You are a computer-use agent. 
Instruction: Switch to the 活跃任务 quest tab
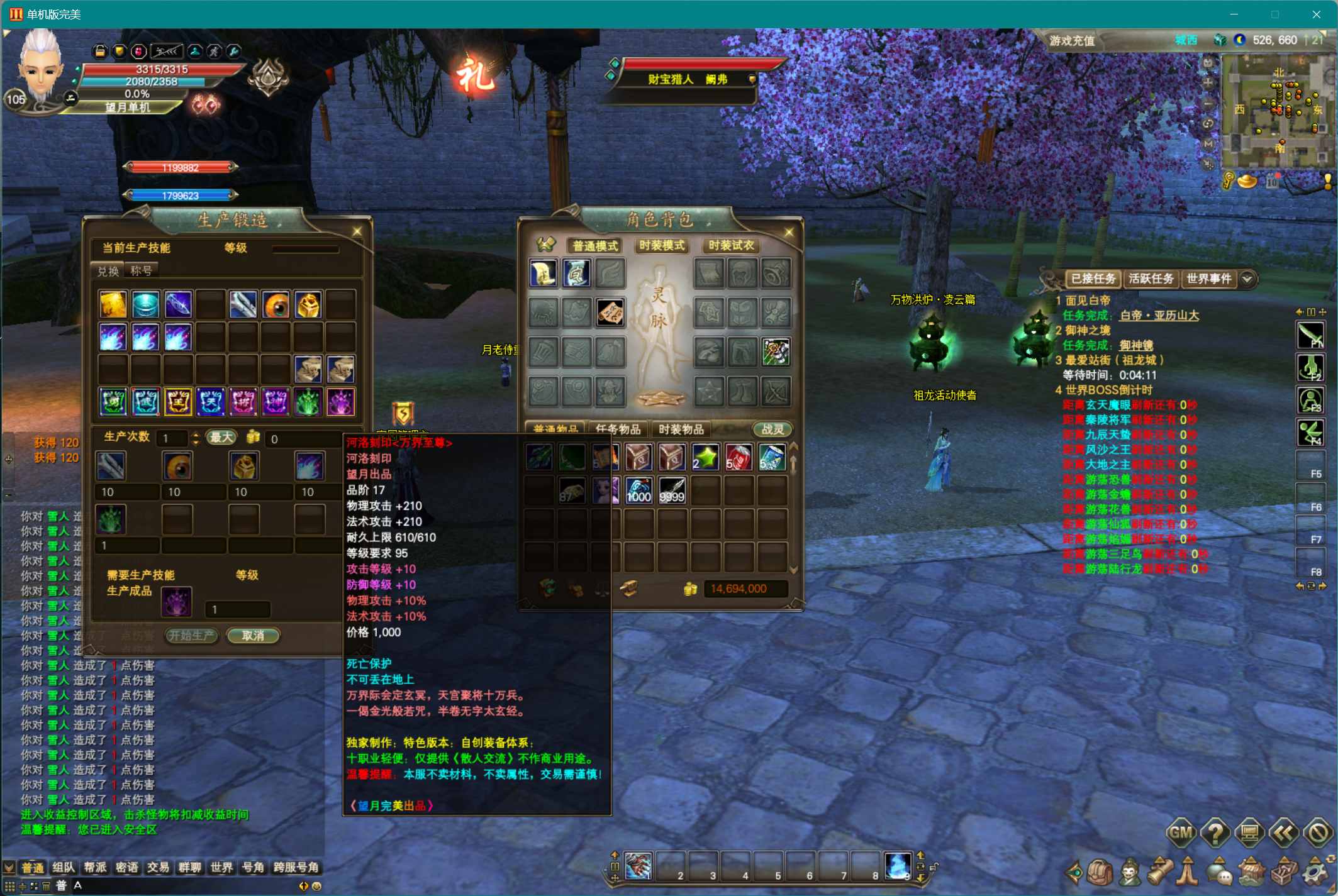coord(1151,279)
